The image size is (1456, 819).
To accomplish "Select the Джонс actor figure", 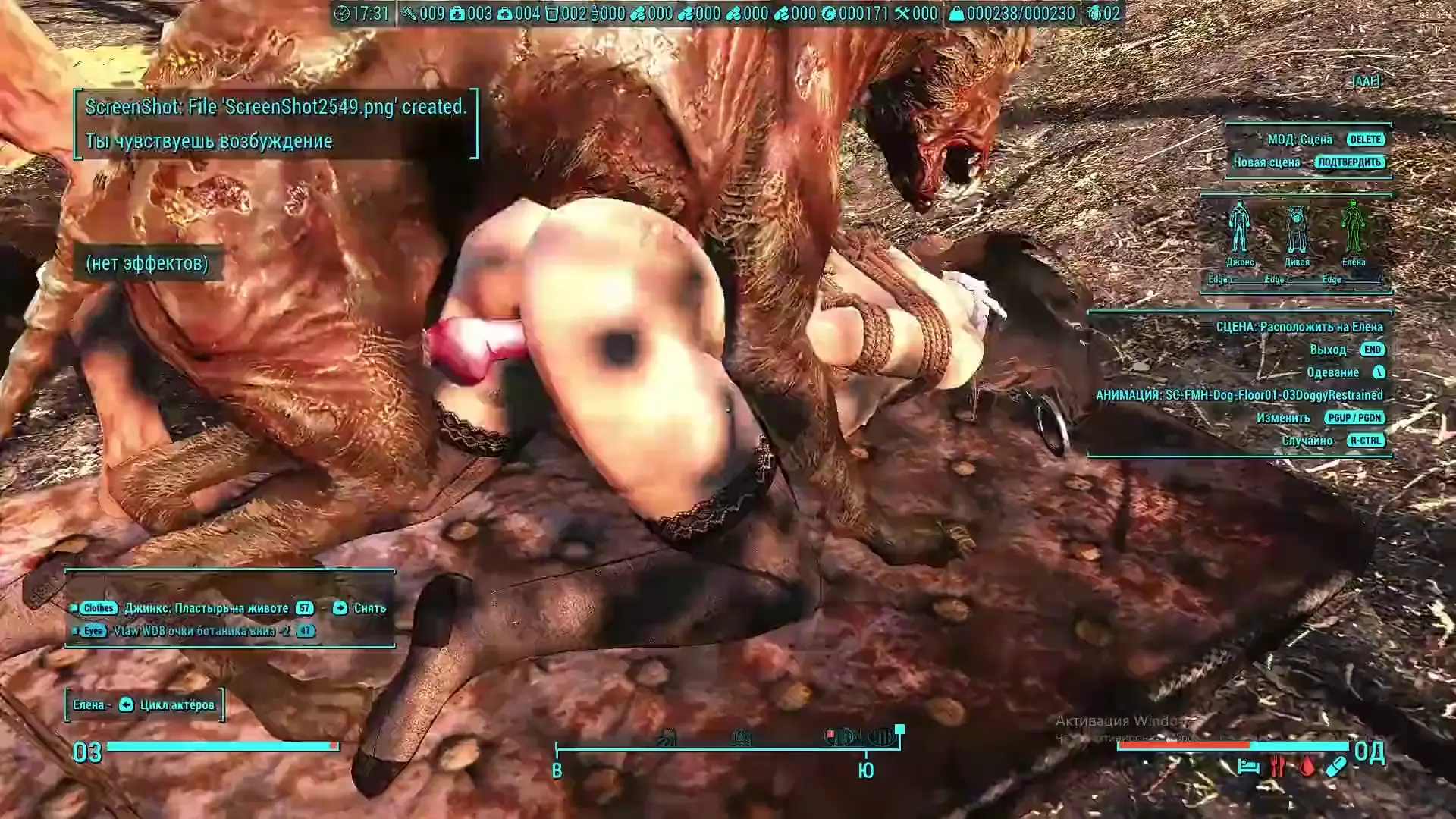I will point(1239,227).
